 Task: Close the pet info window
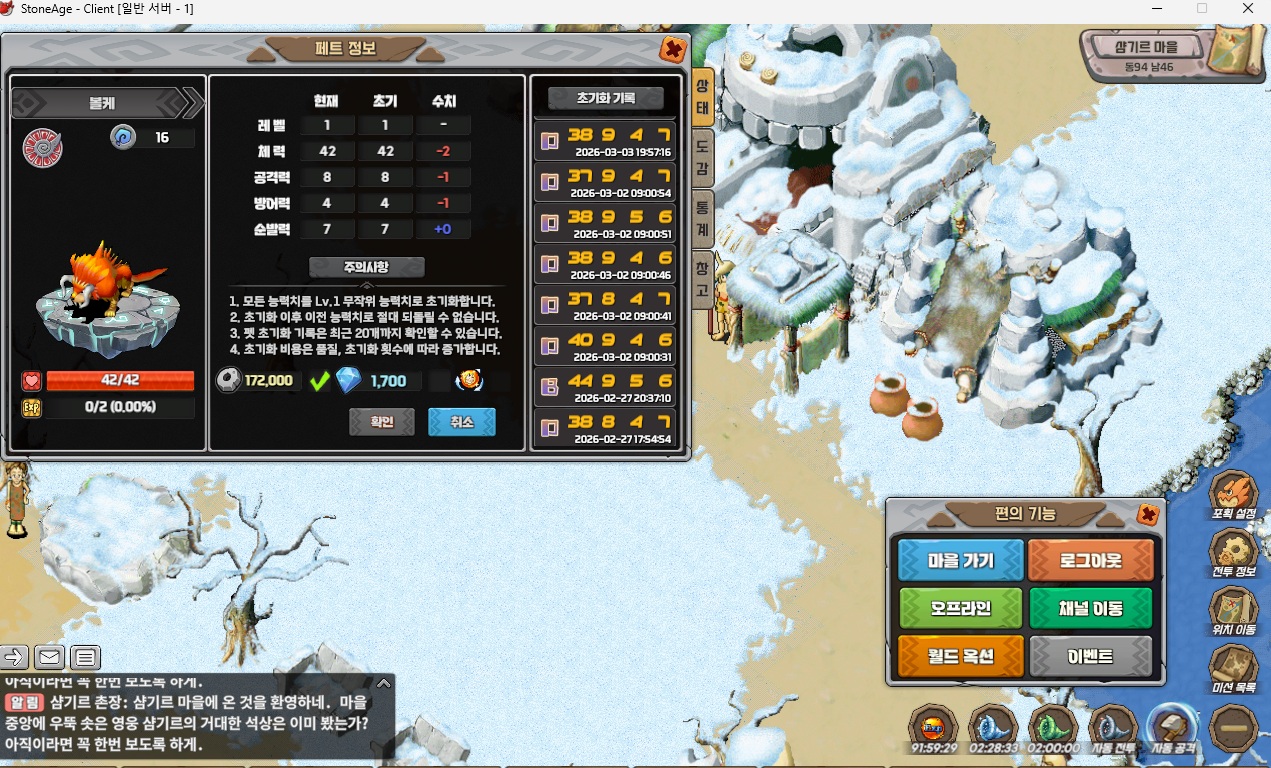[673, 49]
